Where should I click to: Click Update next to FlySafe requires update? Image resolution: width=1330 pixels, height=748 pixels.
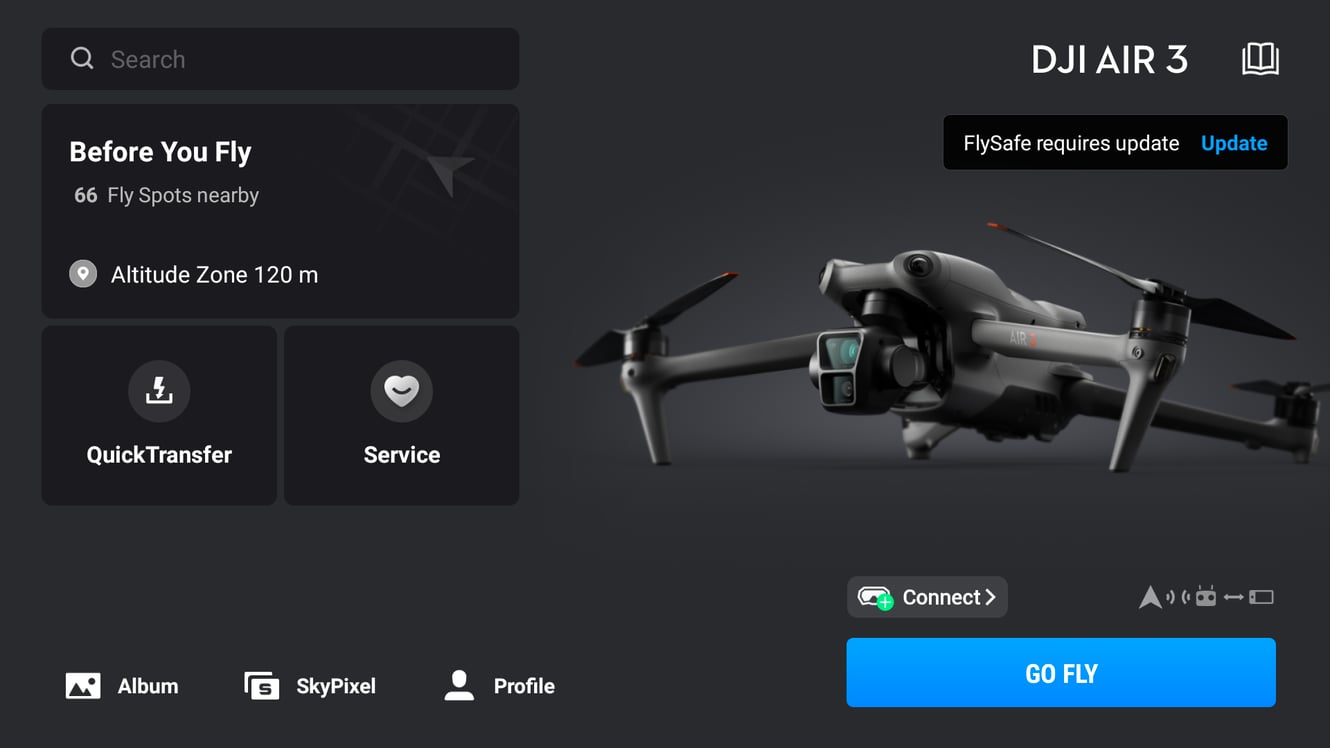1234,143
